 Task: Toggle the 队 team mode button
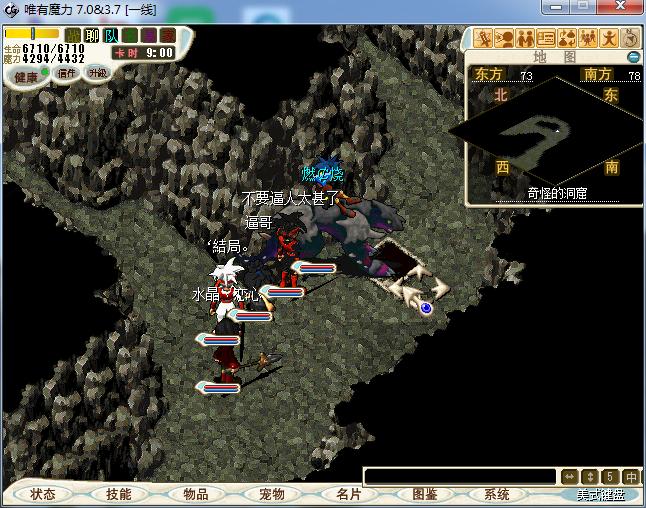pos(111,36)
